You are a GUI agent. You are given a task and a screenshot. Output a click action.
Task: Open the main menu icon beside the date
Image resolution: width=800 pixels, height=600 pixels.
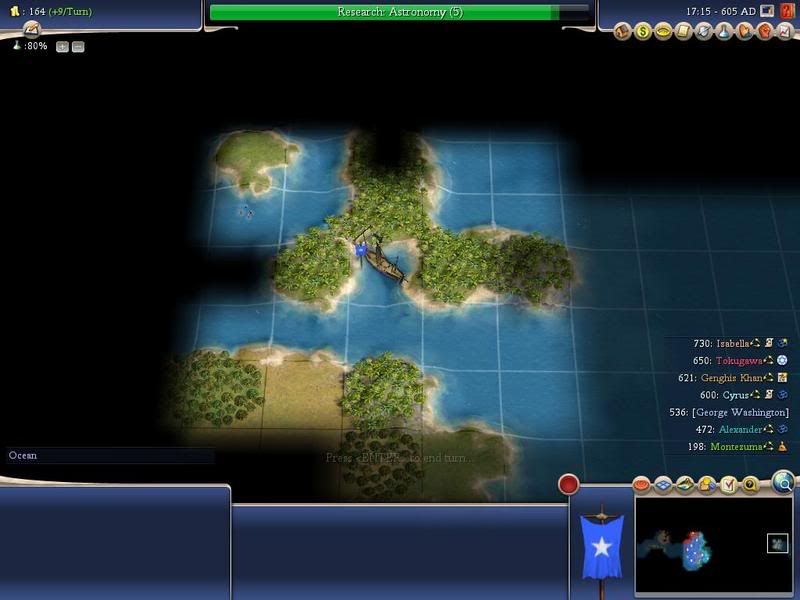pyautogui.click(x=766, y=11)
